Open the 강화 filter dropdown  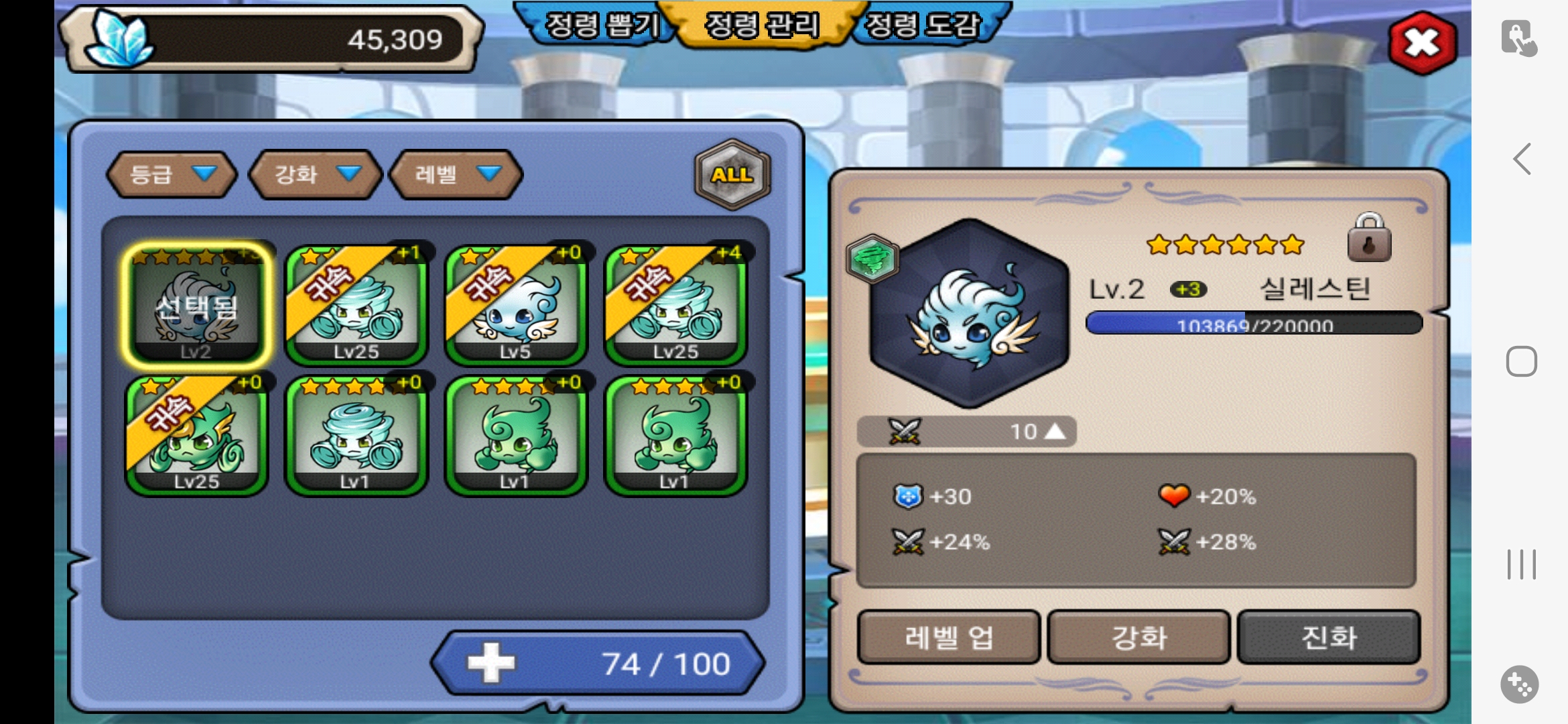coord(315,174)
